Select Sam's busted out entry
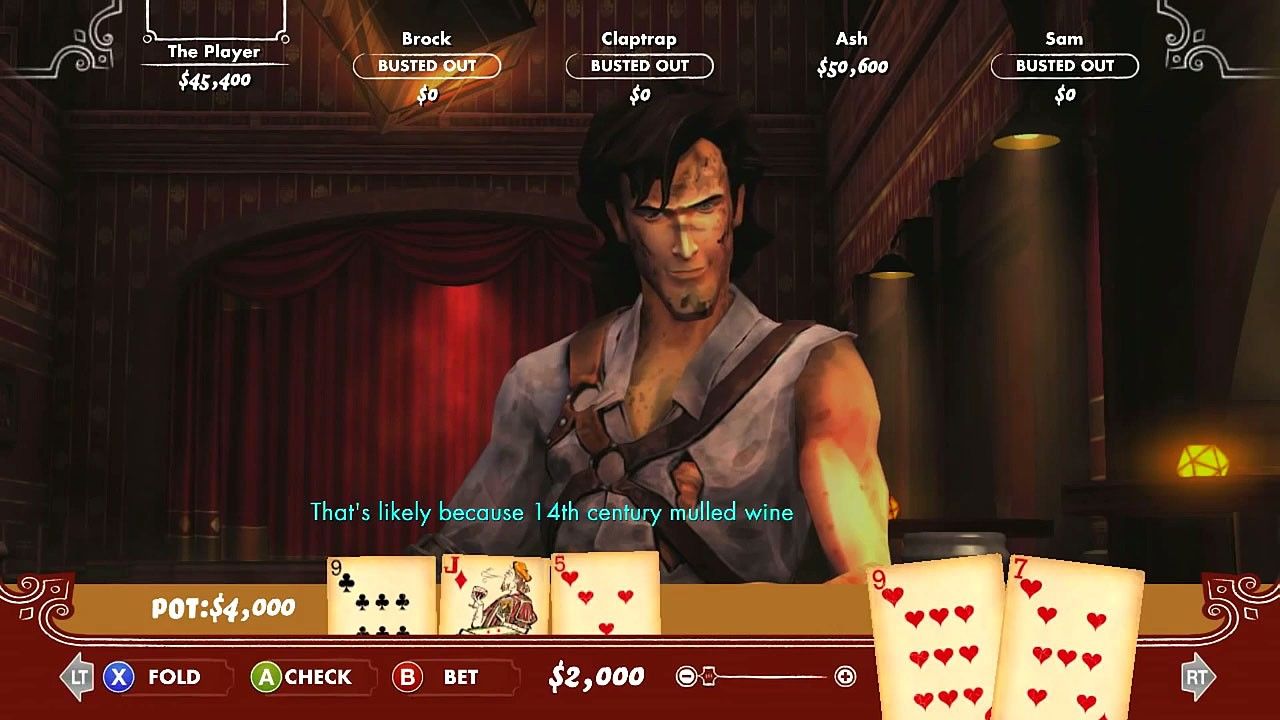The image size is (1280, 720). click(1064, 66)
